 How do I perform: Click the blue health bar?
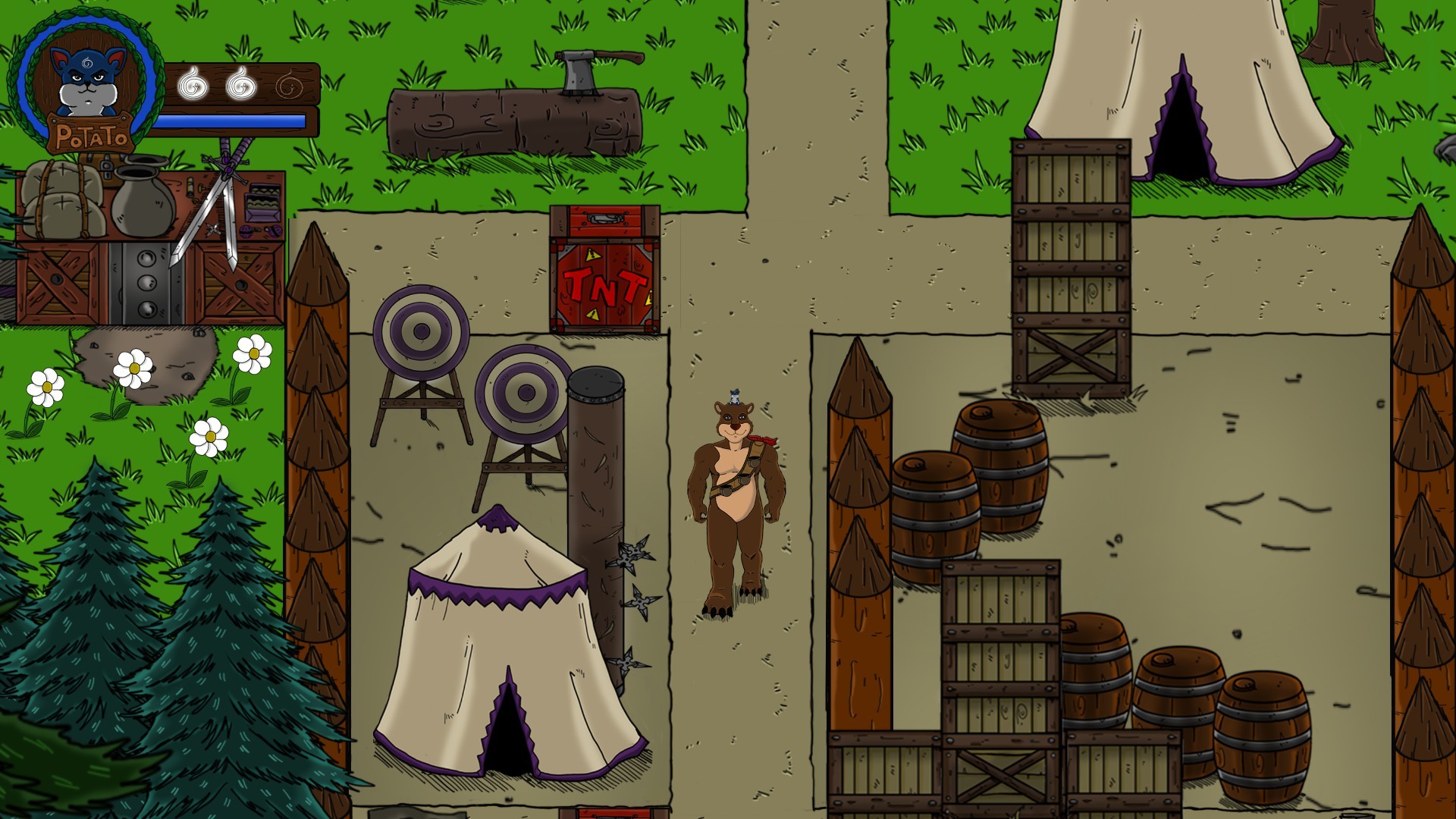(x=239, y=118)
